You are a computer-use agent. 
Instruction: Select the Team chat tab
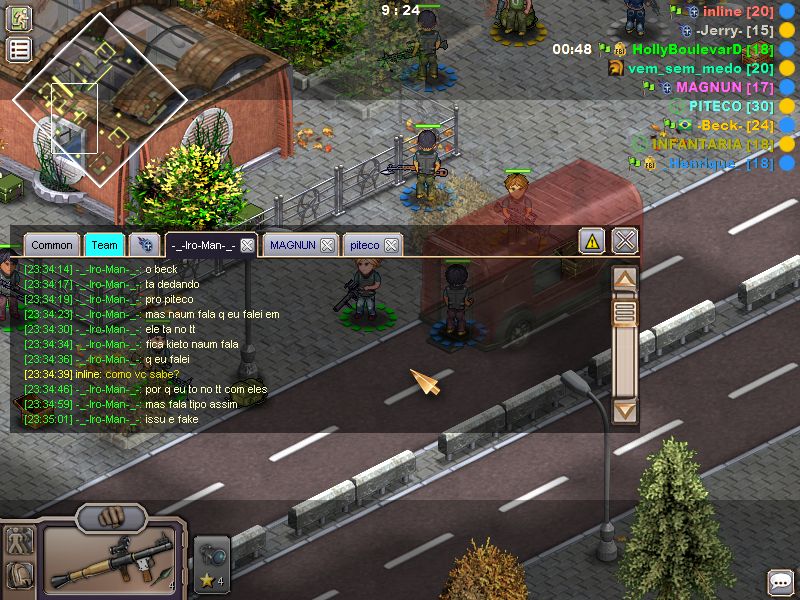coord(104,245)
